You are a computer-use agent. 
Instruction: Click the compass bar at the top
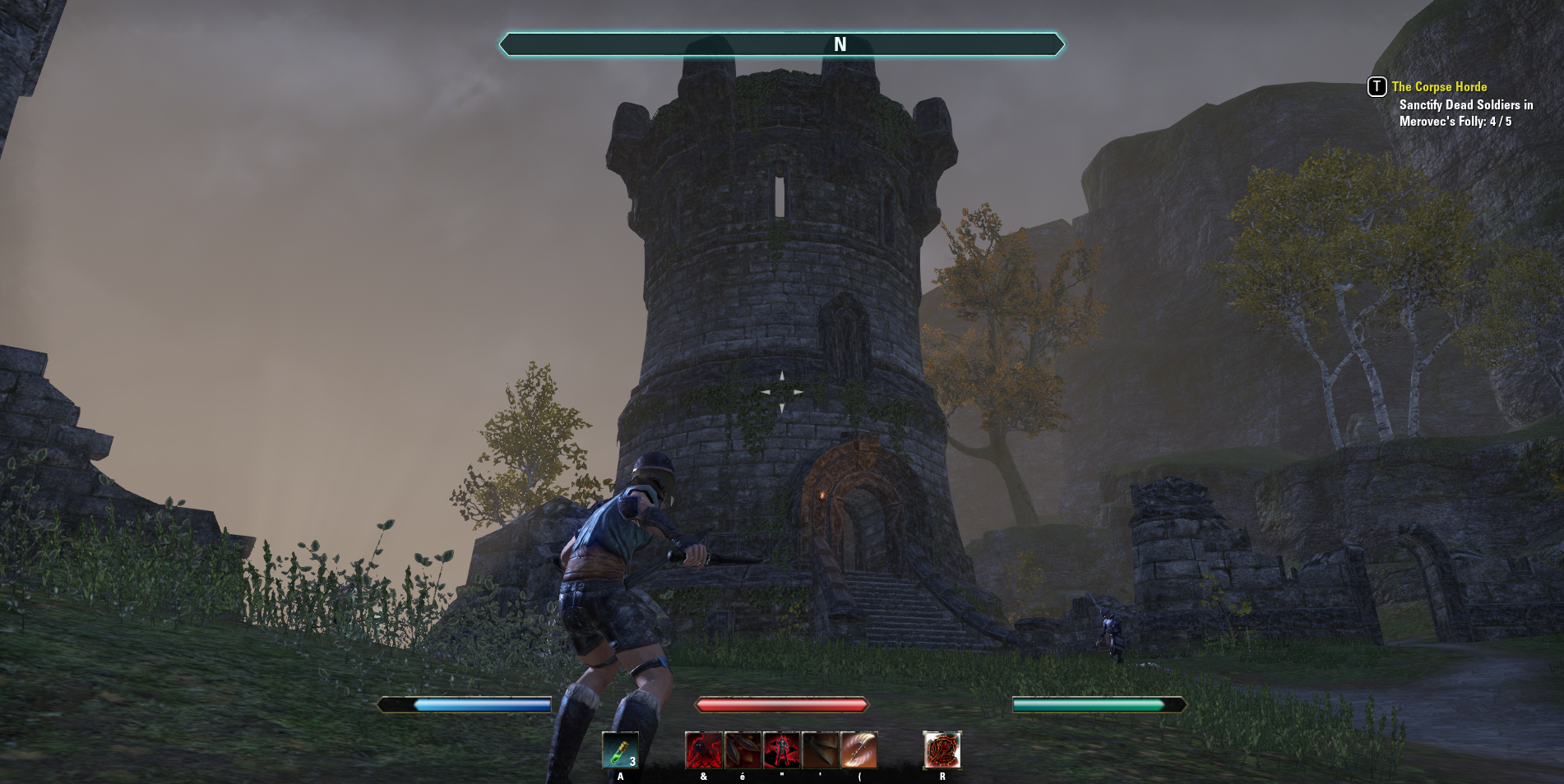[781, 44]
